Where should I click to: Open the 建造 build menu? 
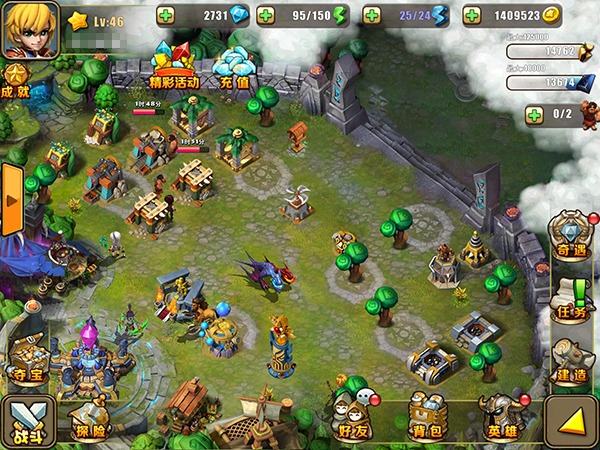570,360
